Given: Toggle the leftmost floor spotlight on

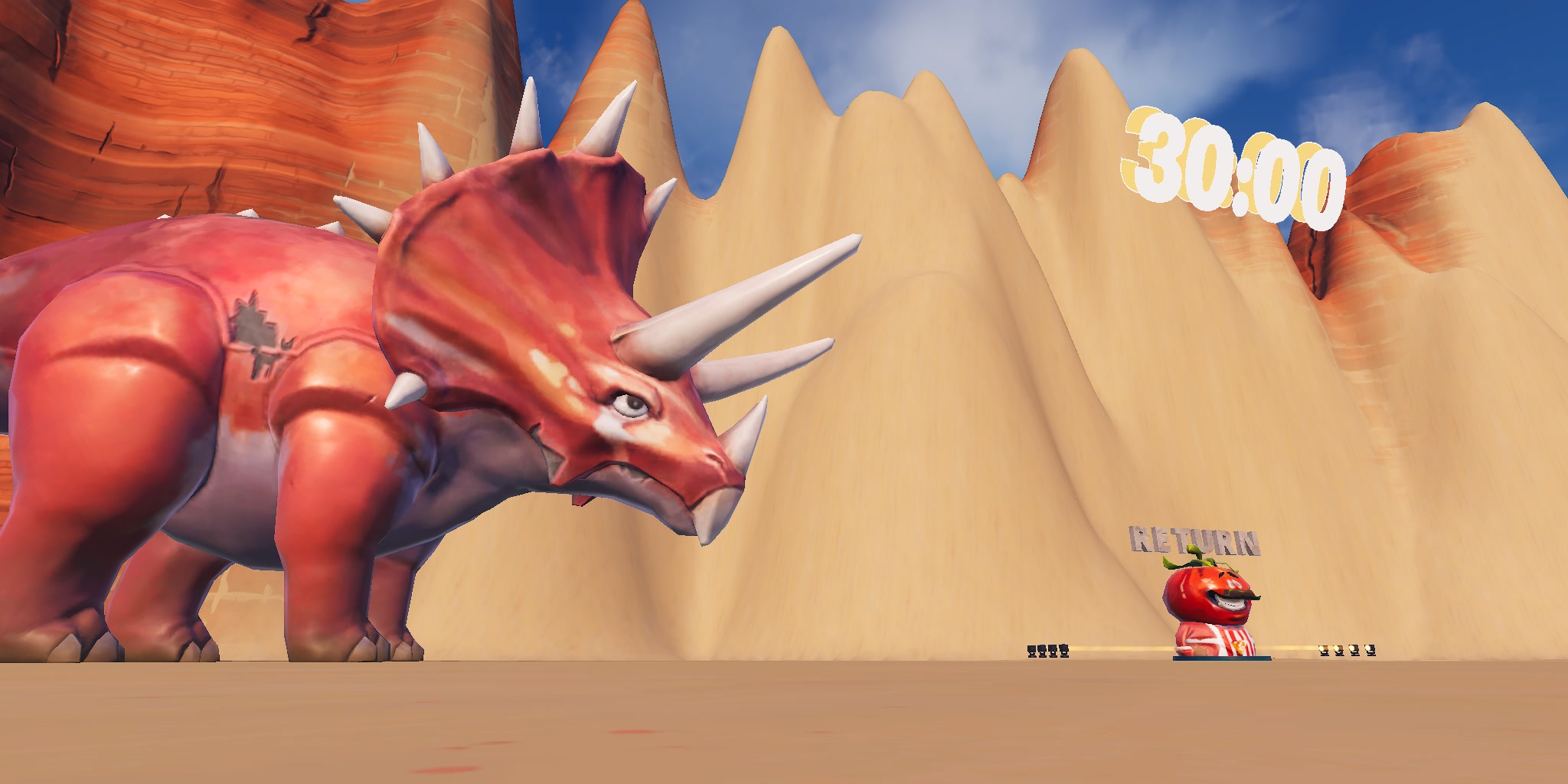Looking at the screenshot, I should (x=1031, y=649).
